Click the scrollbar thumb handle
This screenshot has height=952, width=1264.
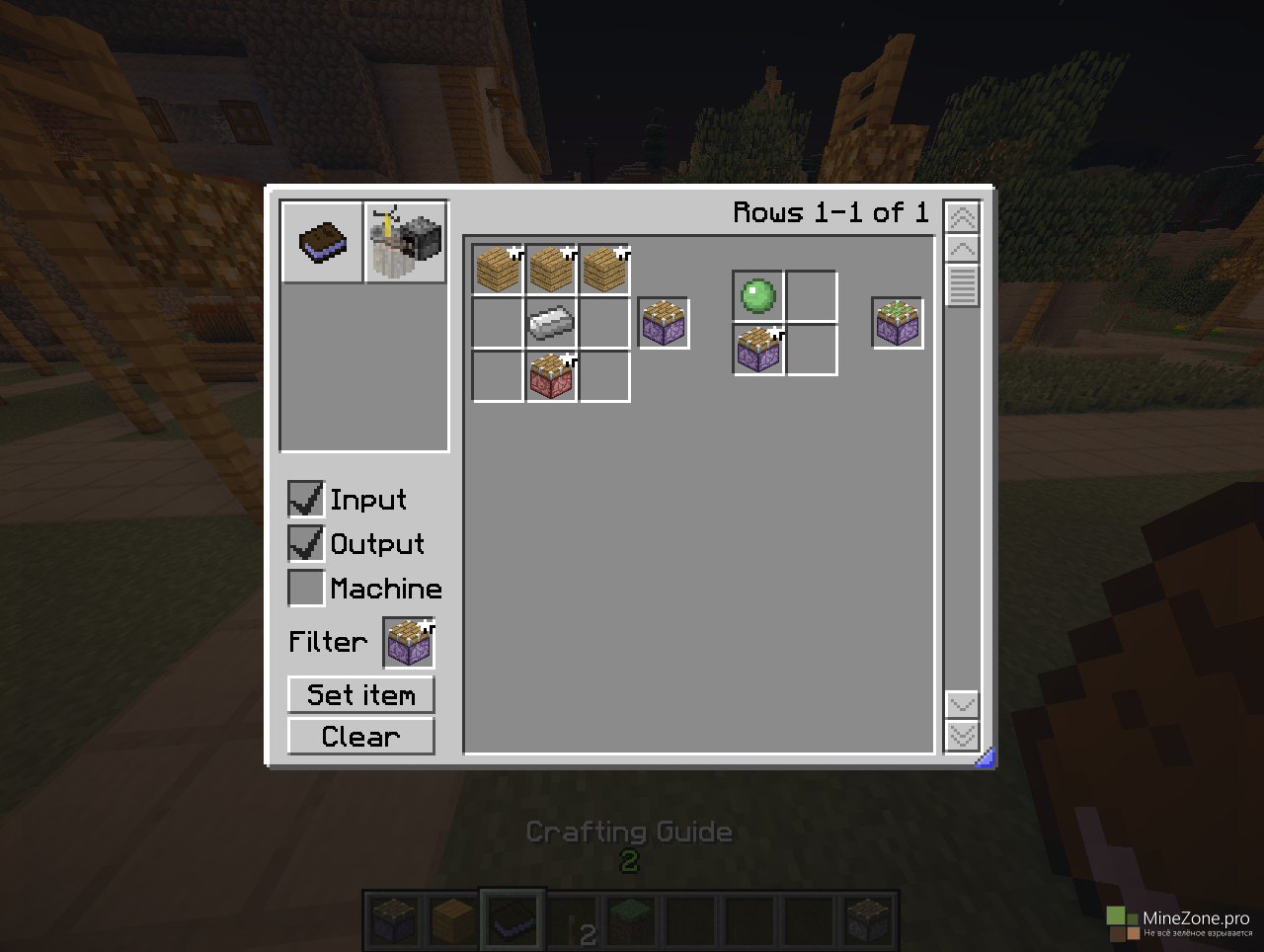[x=962, y=286]
